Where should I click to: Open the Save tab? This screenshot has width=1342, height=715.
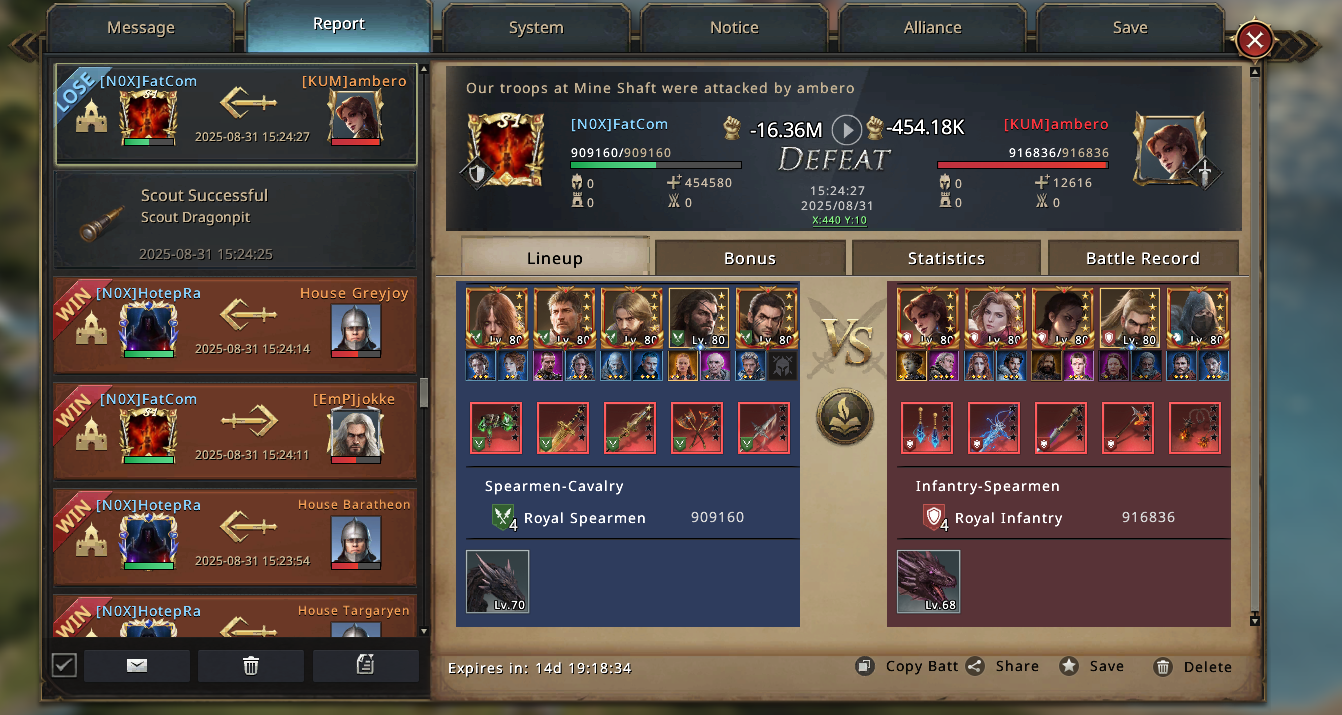click(x=1130, y=28)
